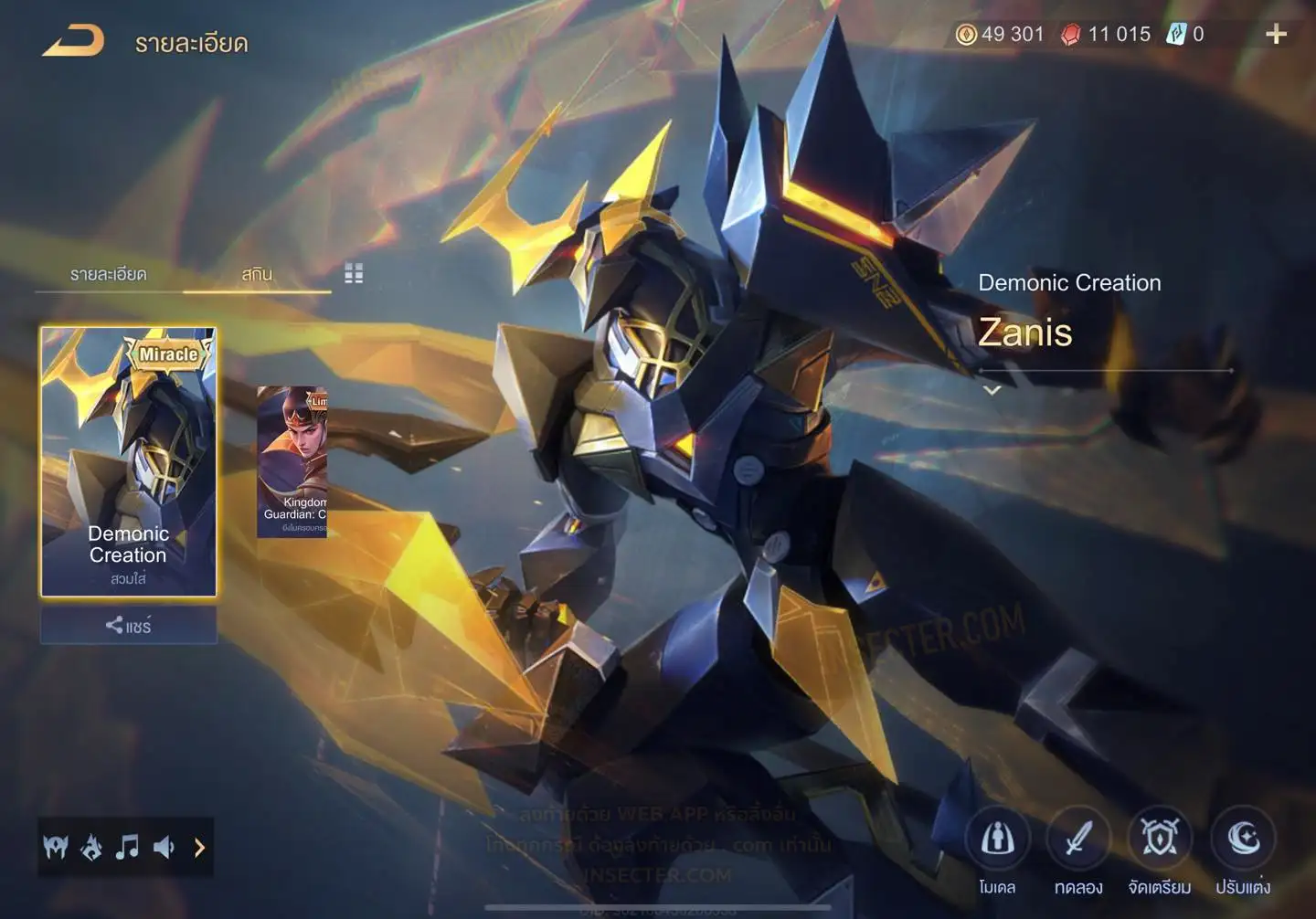Choose the Kingdom Guardian skin card

point(292,461)
